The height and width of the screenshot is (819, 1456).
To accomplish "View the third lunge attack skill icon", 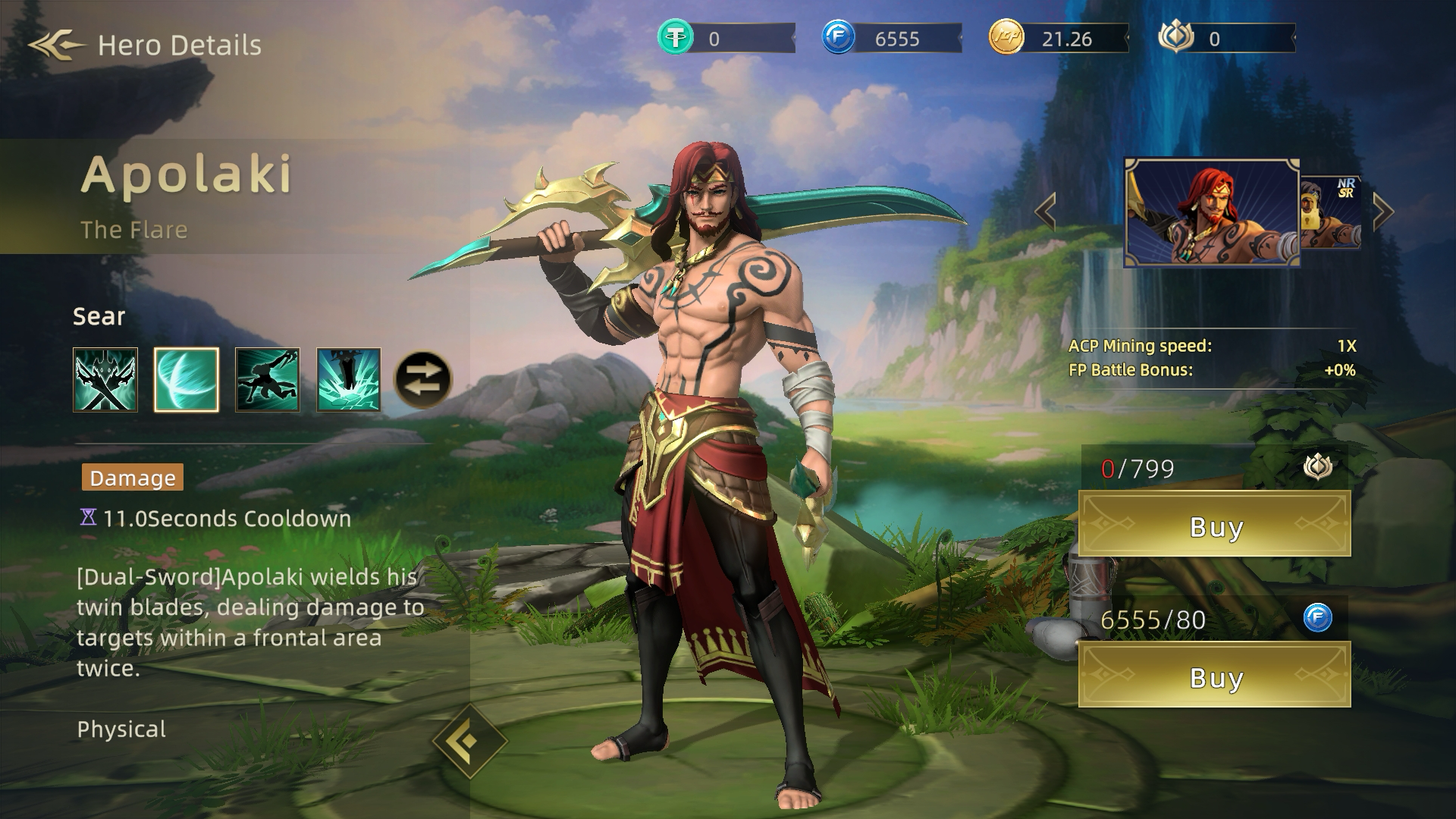I will pyautogui.click(x=265, y=378).
